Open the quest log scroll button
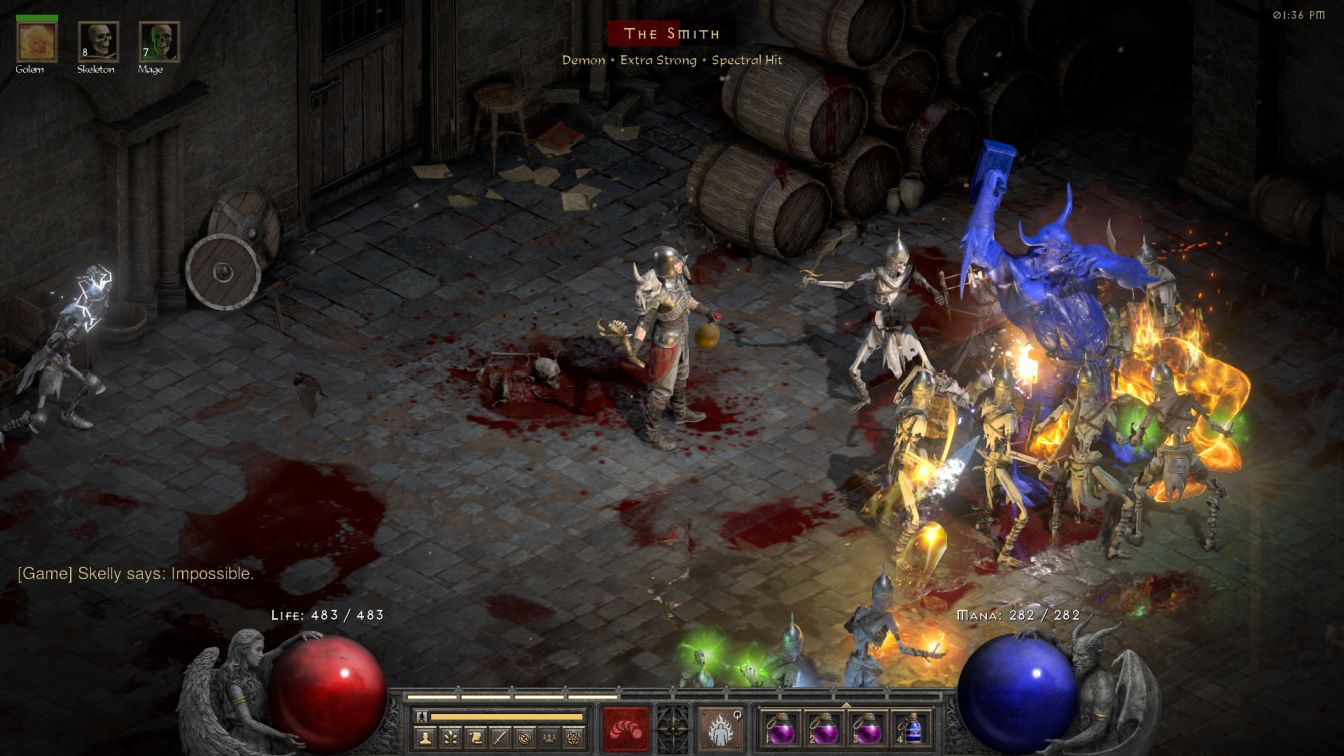This screenshot has height=756, width=1344. (x=476, y=738)
